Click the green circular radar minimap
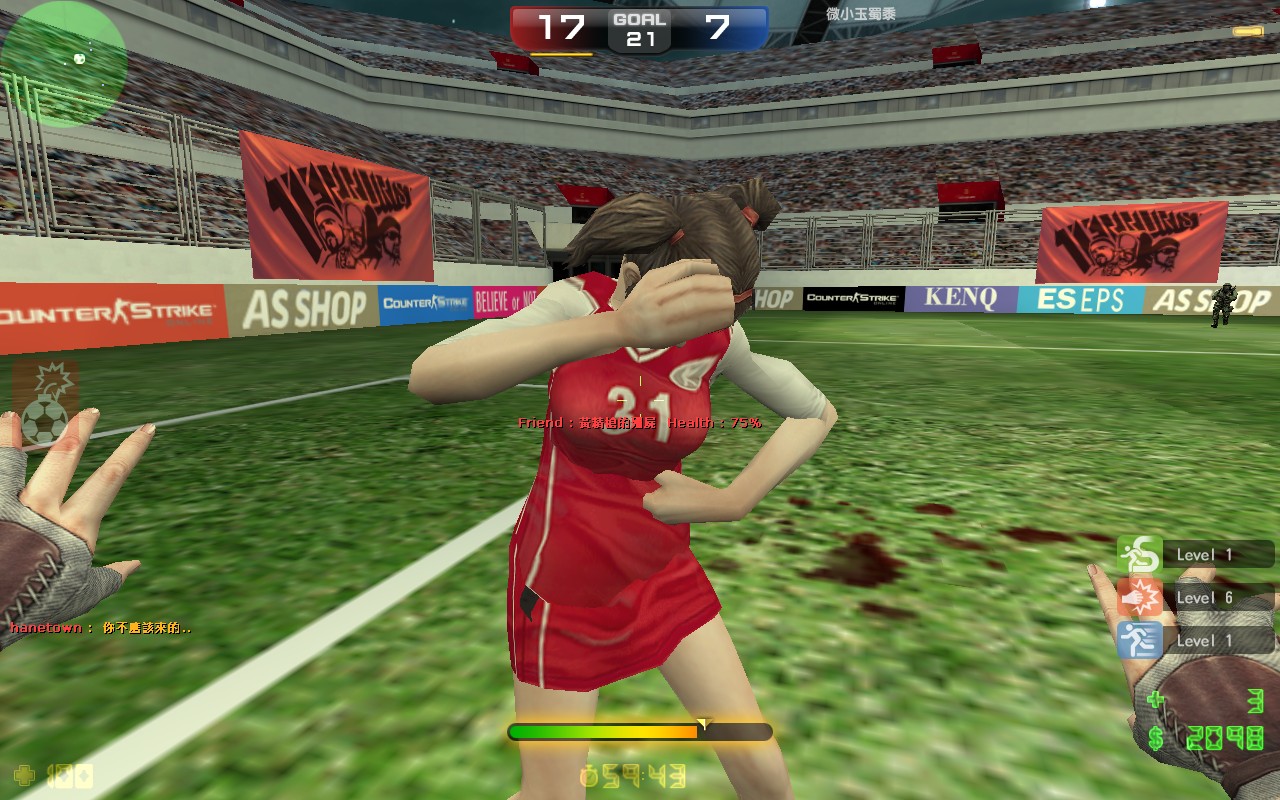The width and height of the screenshot is (1280, 800). click(64, 63)
